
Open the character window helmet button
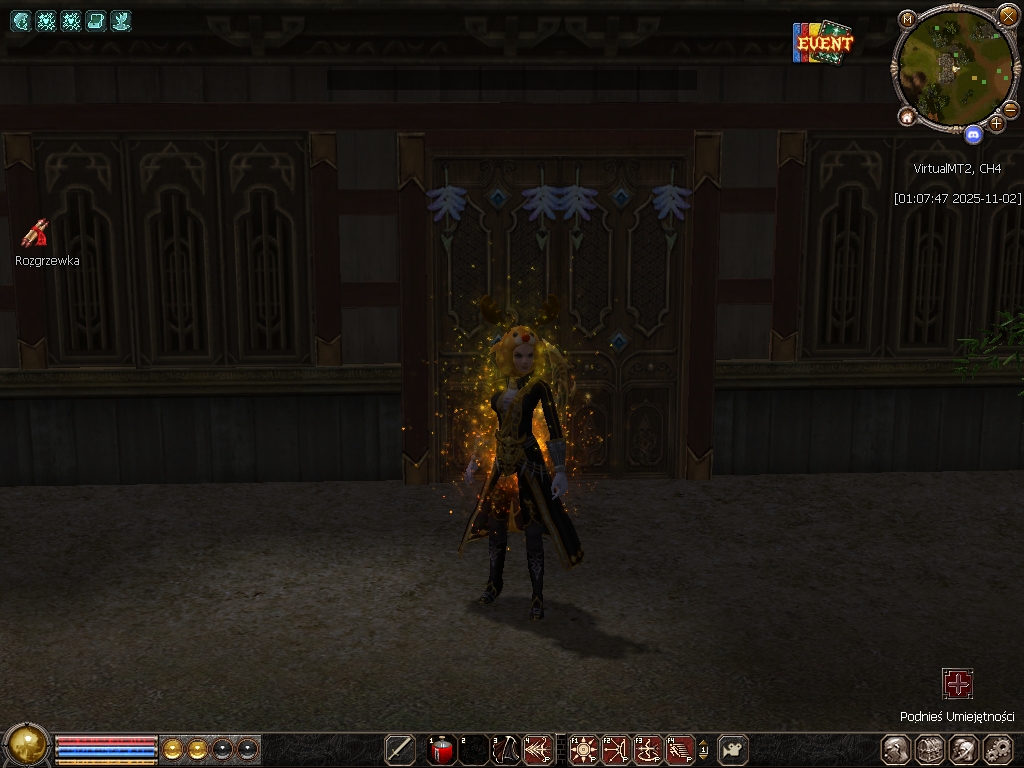(x=896, y=750)
